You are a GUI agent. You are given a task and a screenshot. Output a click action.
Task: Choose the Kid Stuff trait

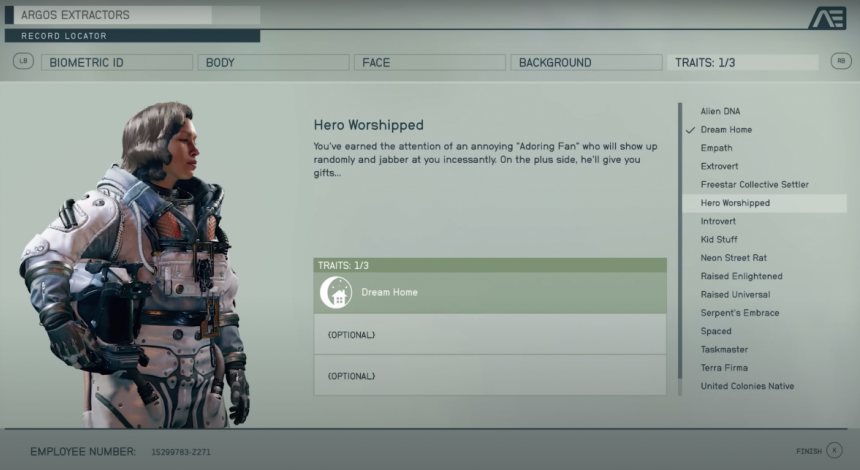click(718, 240)
